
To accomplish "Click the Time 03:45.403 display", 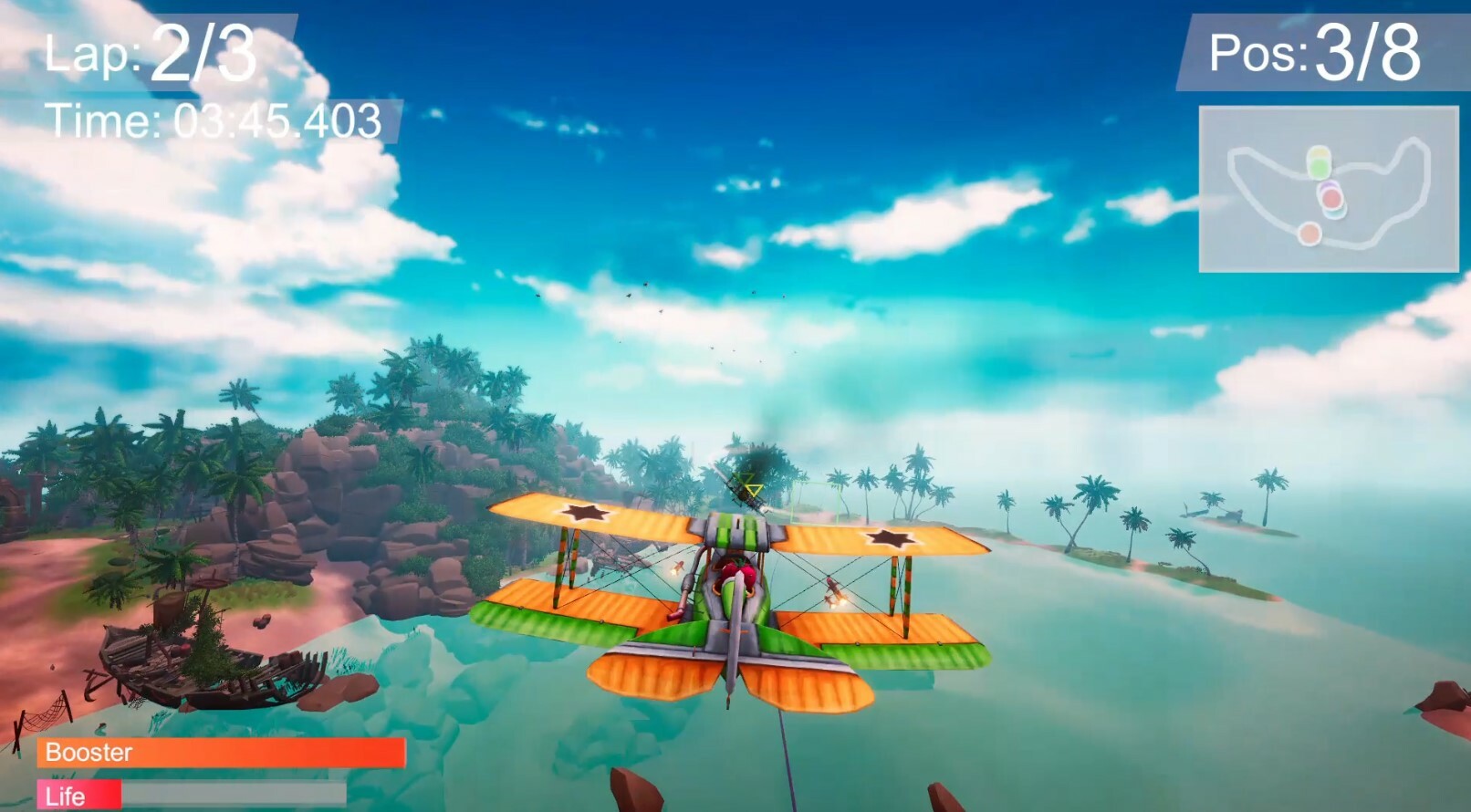I will (214, 119).
